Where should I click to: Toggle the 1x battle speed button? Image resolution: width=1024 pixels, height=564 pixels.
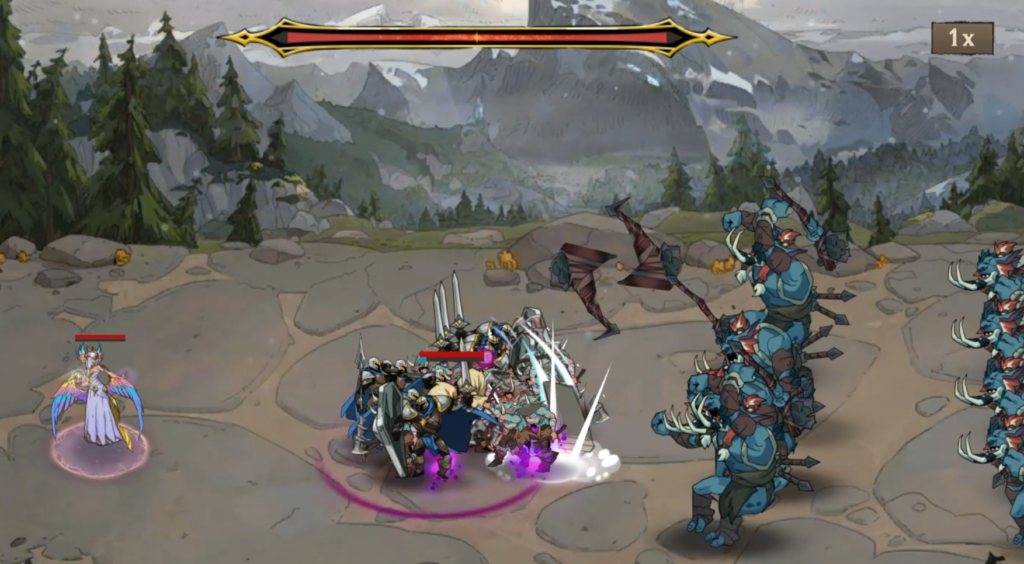962,39
